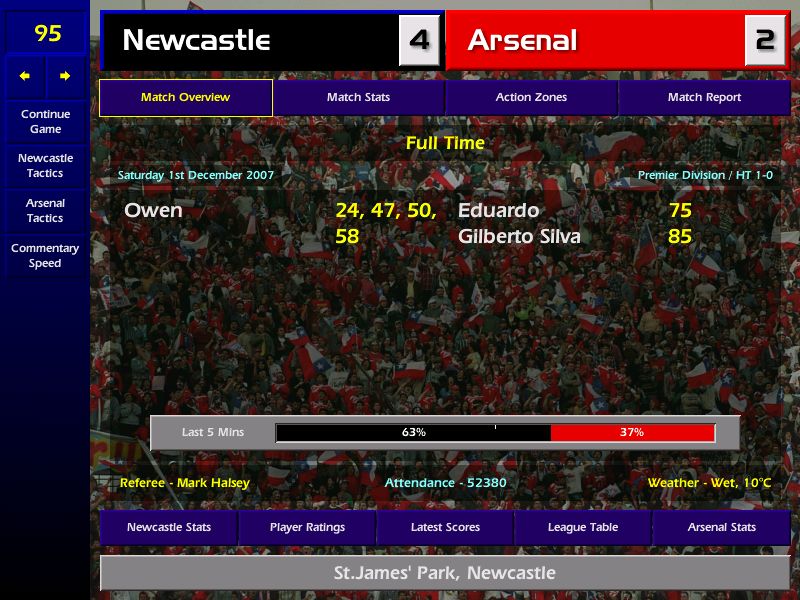Change the Commentary Speed

[45, 255]
